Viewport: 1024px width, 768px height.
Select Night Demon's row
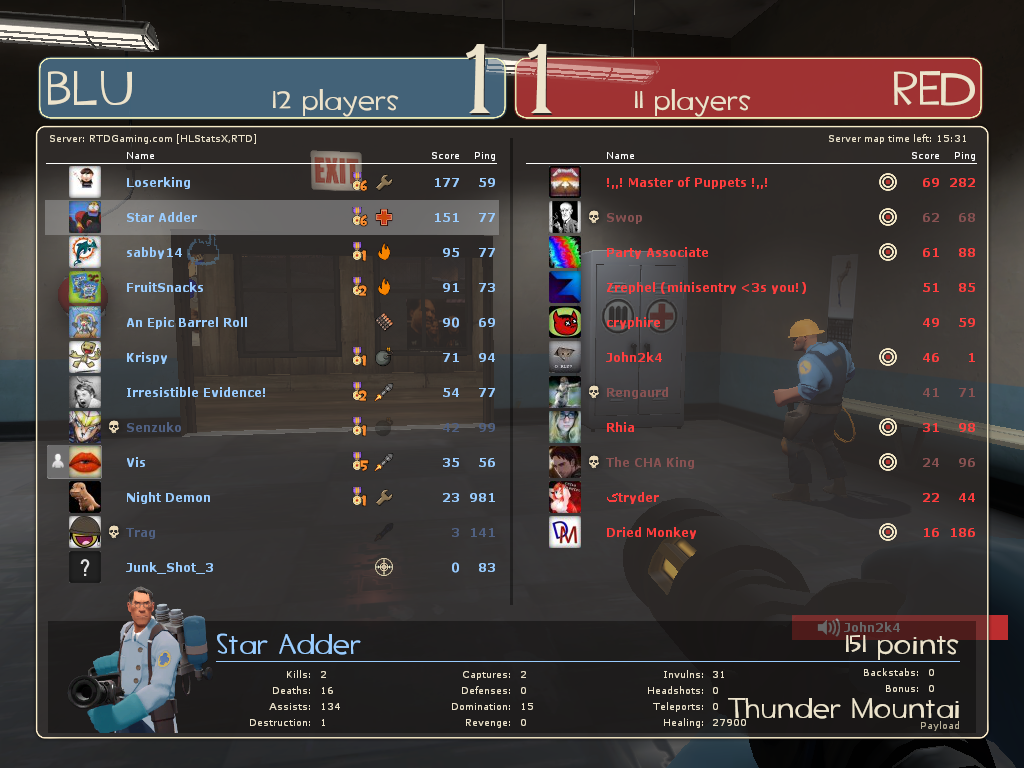coord(168,498)
